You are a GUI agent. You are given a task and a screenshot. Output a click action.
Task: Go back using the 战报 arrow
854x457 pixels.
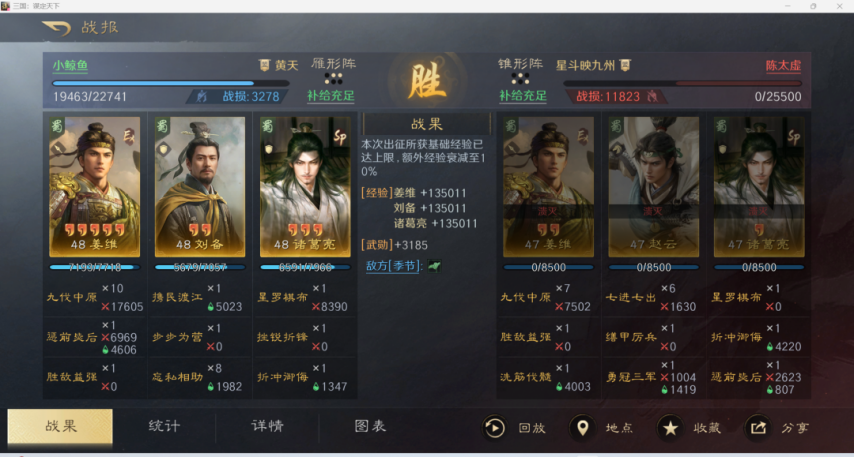[56, 27]
